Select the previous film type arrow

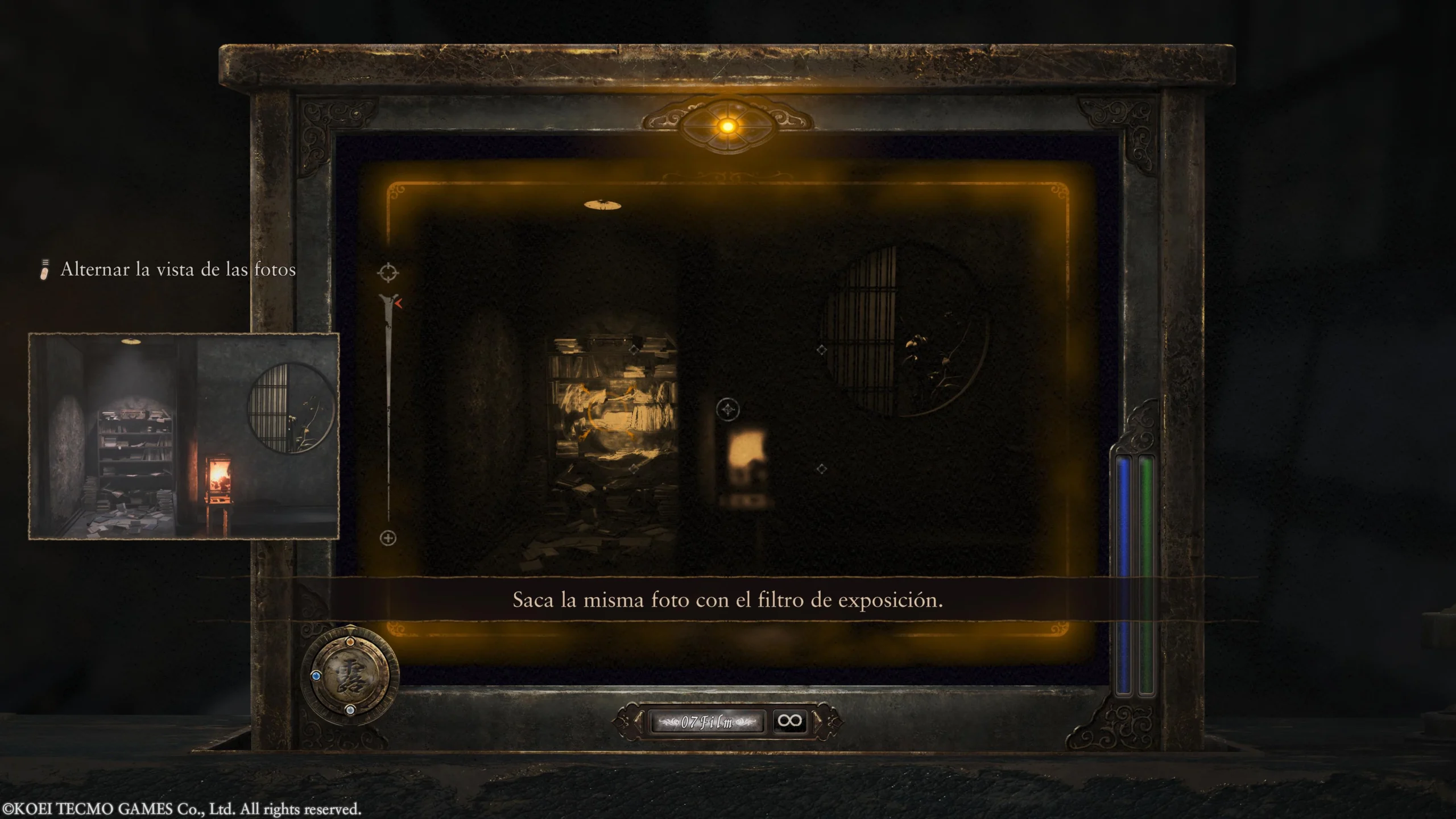[x=639, y=722]
